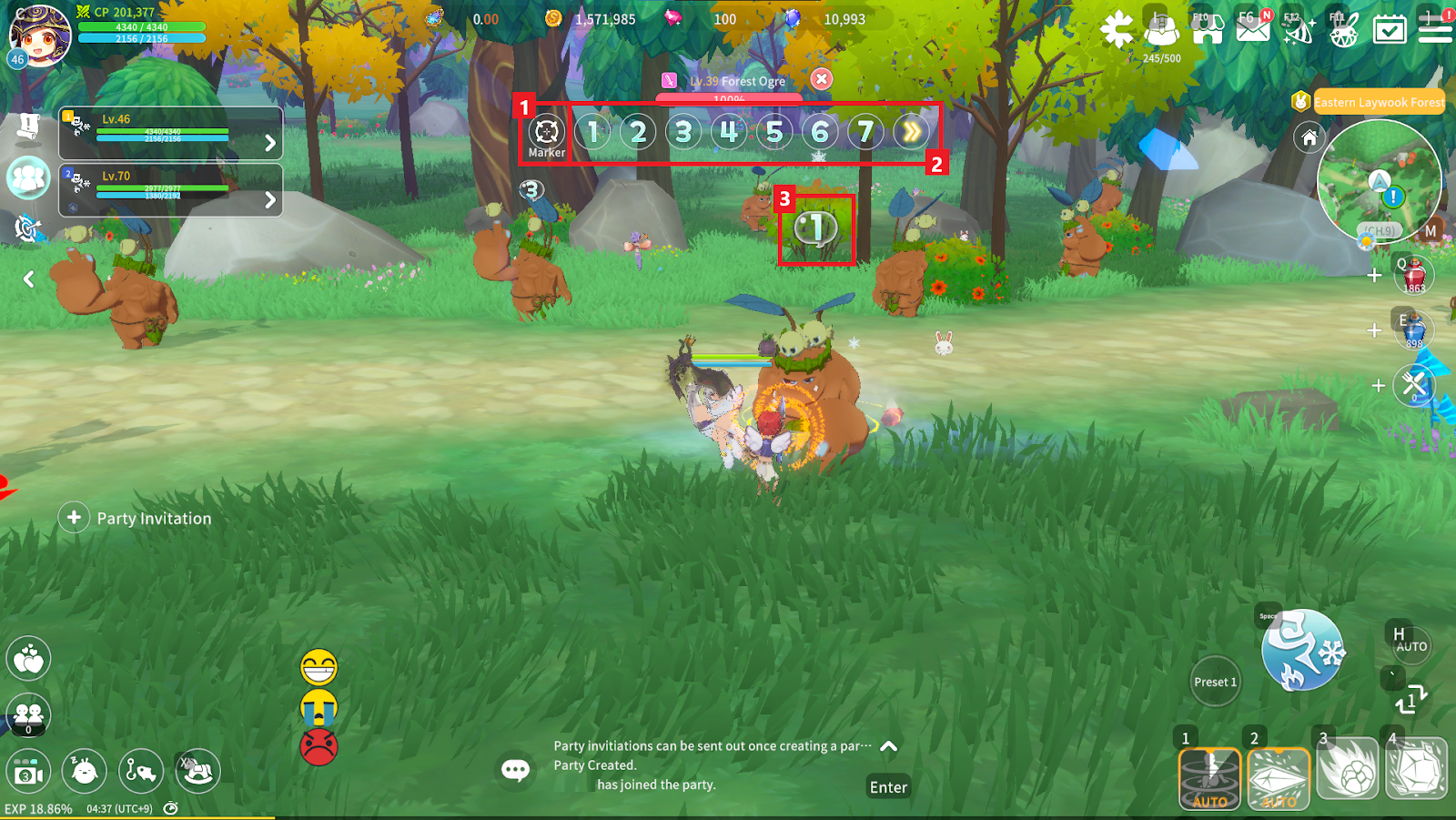Send the angry red face emoji
The width and height of the screenshot is (1456, 820).
[x=318, y=747]
